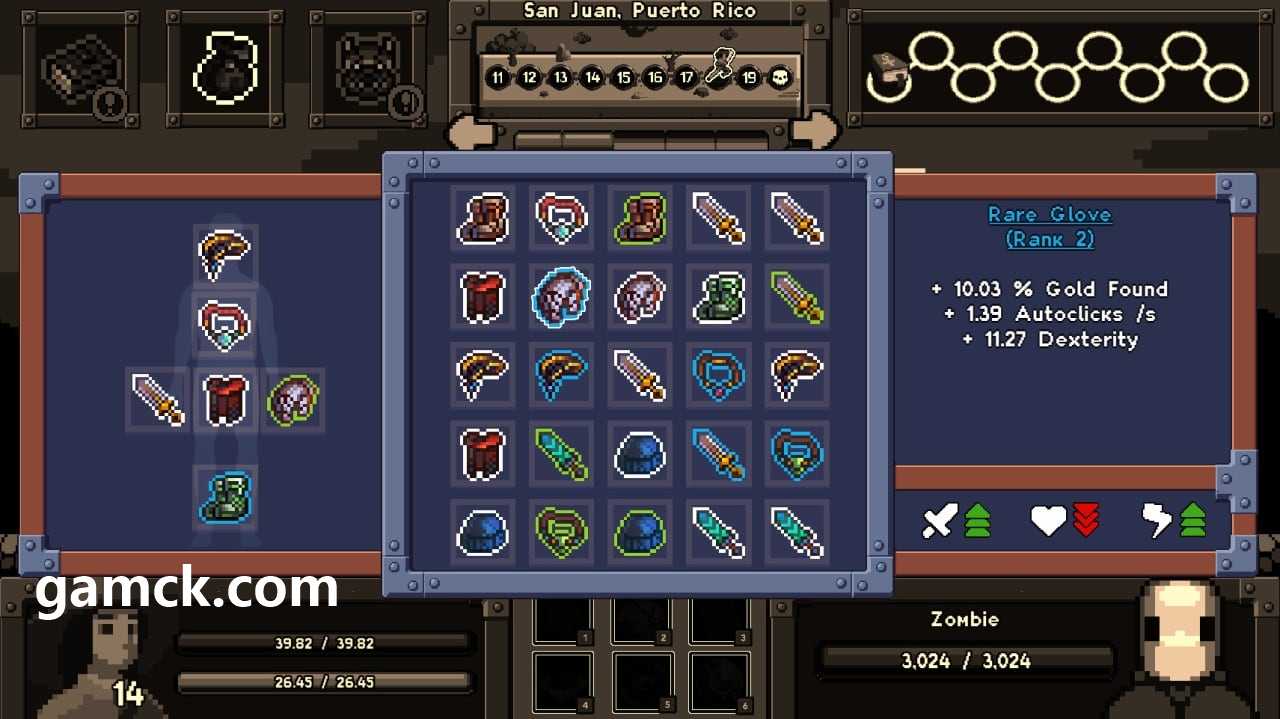Select the skull boss stage marker
1280x719 pixels.
pyautogui.click(x=779, y=77)
